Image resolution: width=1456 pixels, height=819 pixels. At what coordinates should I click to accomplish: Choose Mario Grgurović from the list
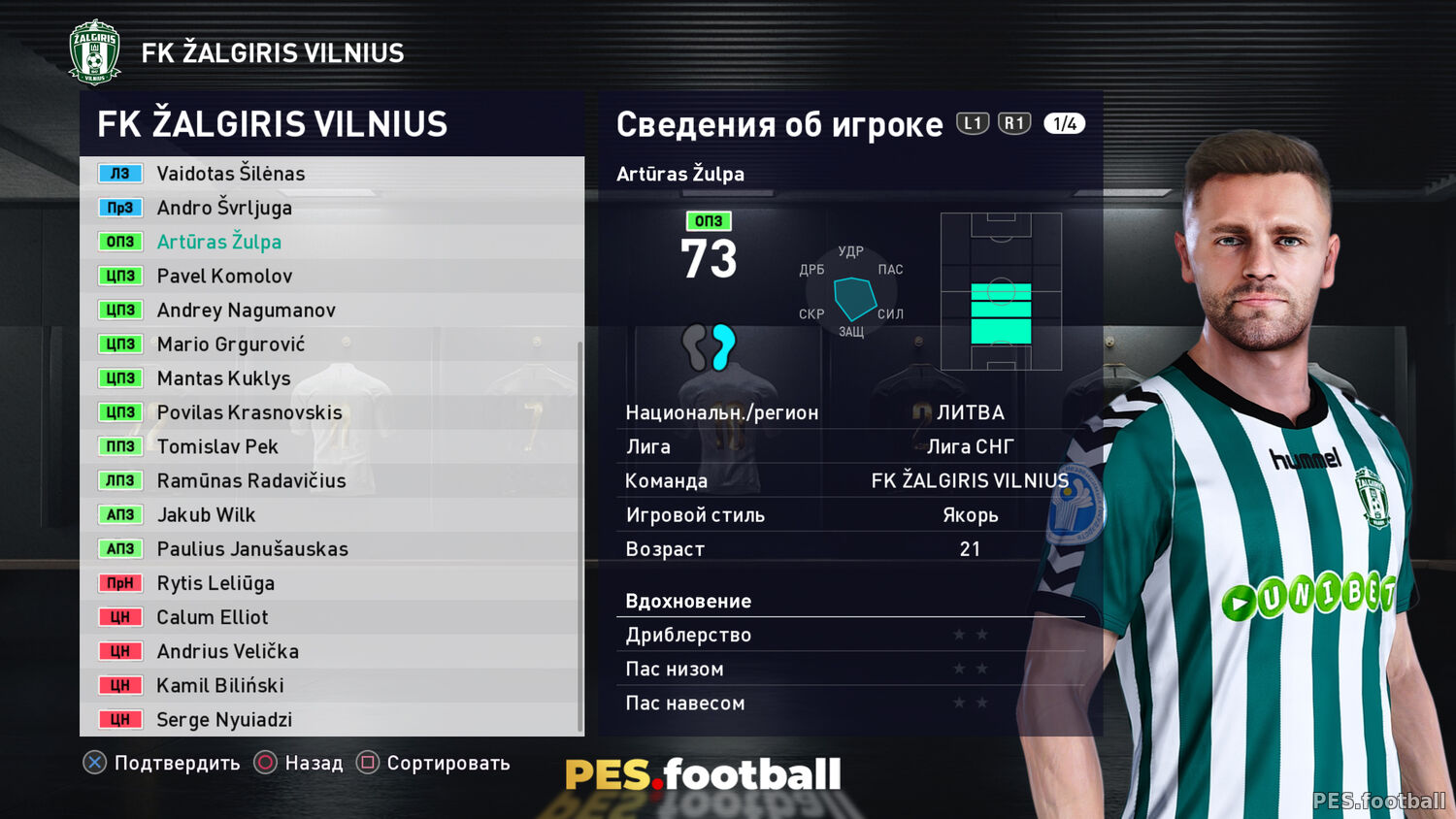[x=231, y=344]
